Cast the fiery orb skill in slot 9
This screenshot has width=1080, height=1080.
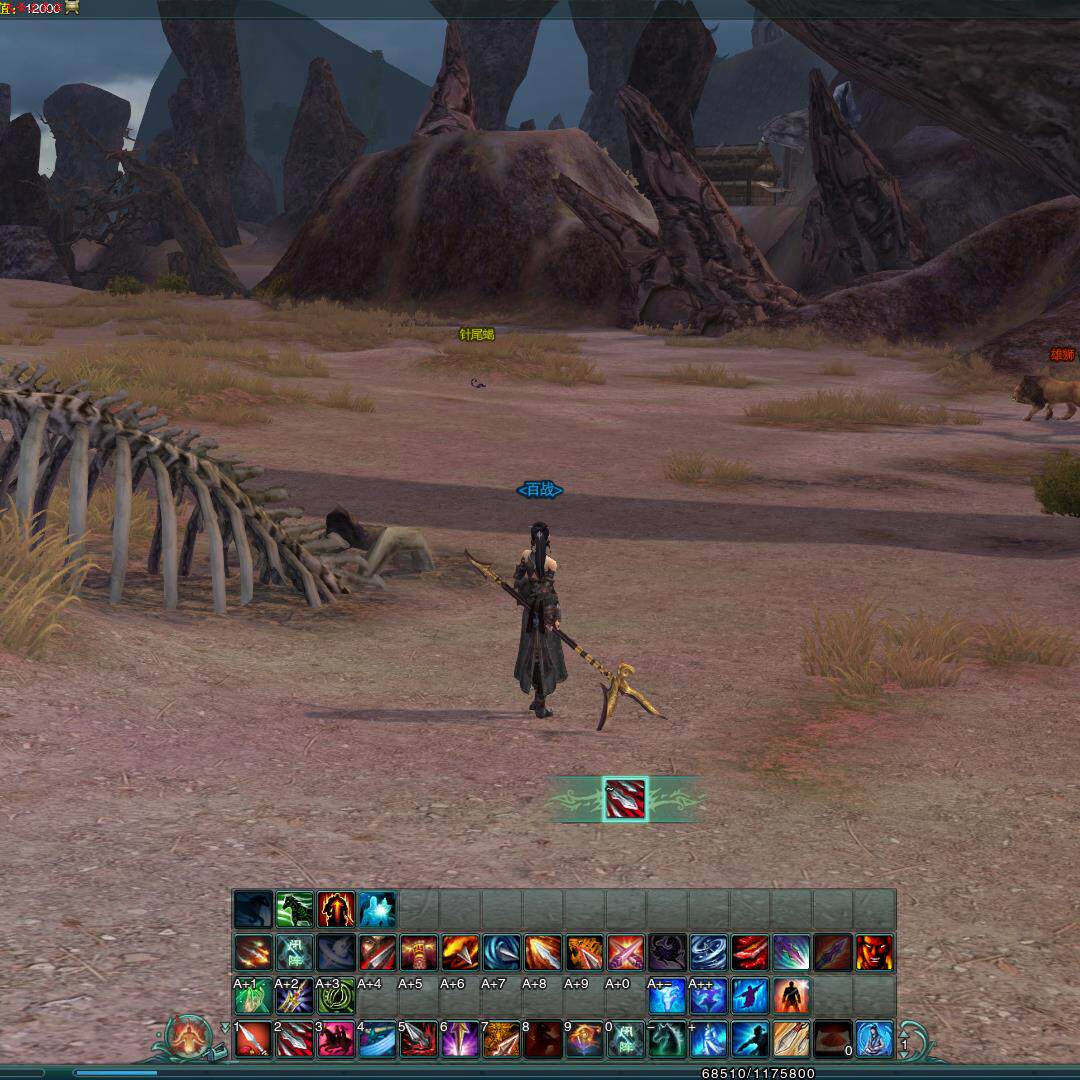coord(585,1039)
